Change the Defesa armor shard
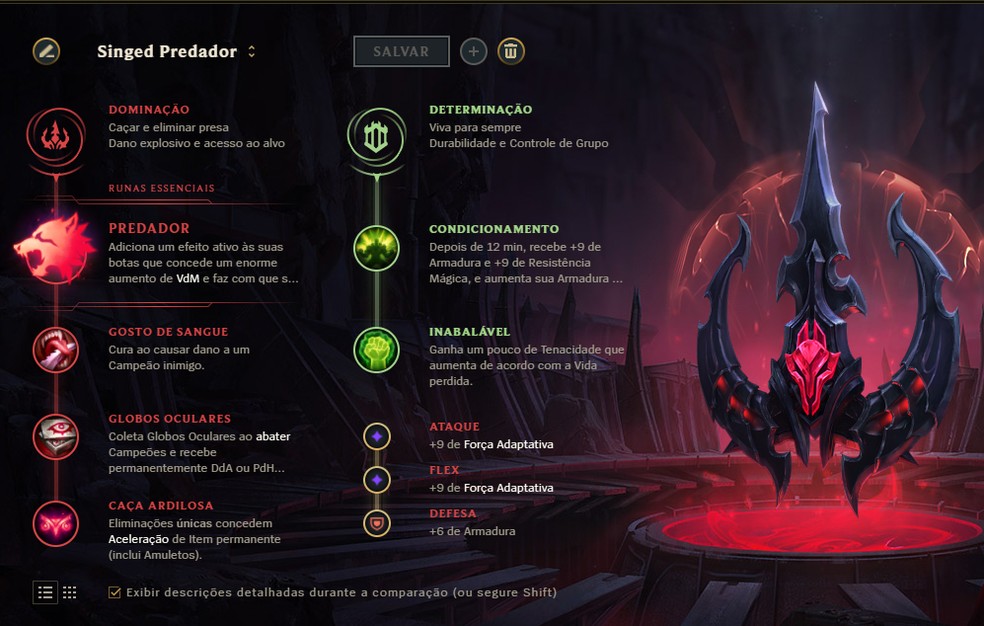Image resolution: width=984 pixels, height=626 pixels. click(376, 522)
